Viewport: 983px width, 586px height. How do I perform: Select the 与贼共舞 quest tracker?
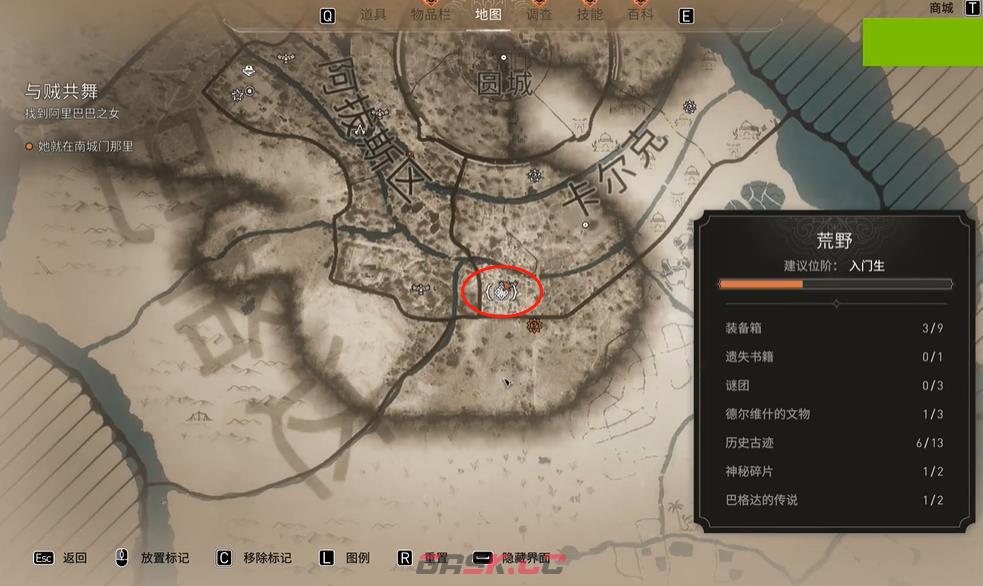coord(62,92)
